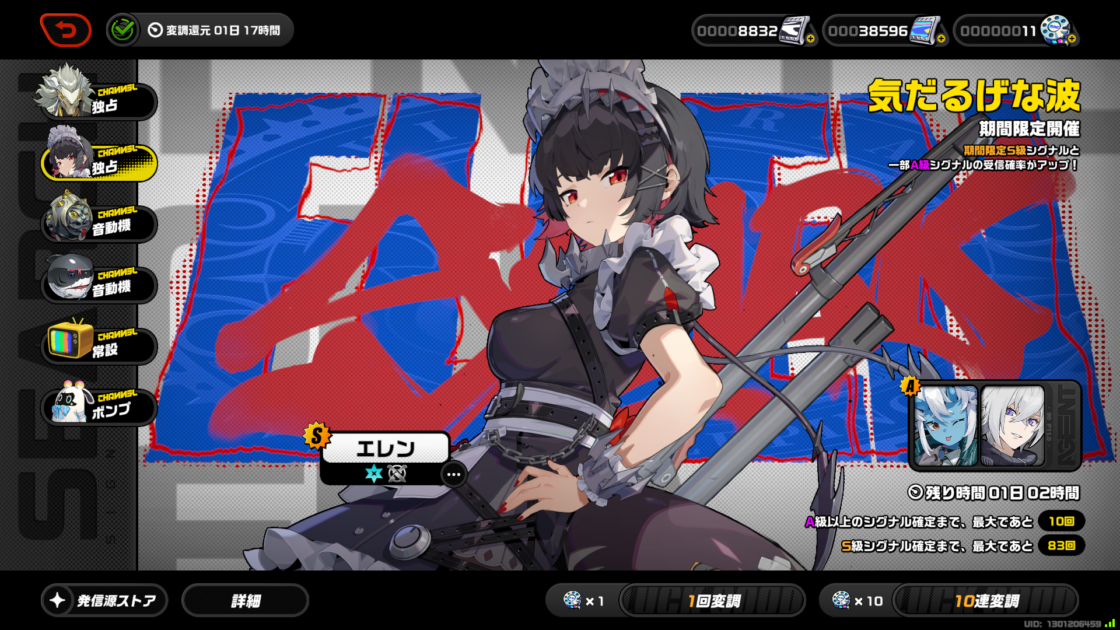The image size is (1120, 630).
Task: Tap the plus beside the 38596 counter
Action: [x=940, y=39]
